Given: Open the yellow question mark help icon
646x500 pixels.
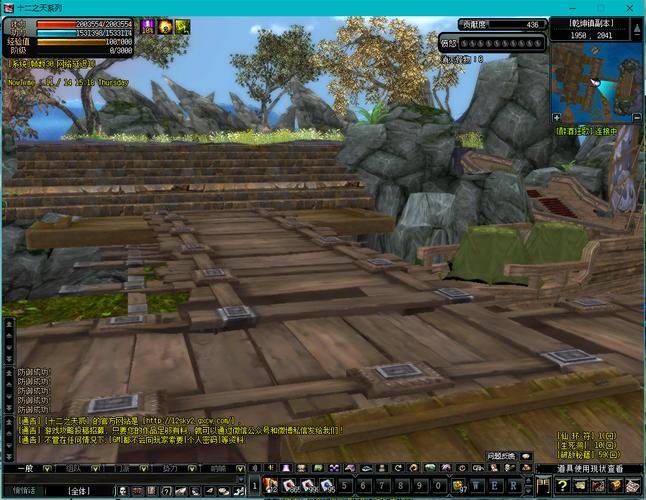Looking at the screenshot, I should tap(564, 486).
